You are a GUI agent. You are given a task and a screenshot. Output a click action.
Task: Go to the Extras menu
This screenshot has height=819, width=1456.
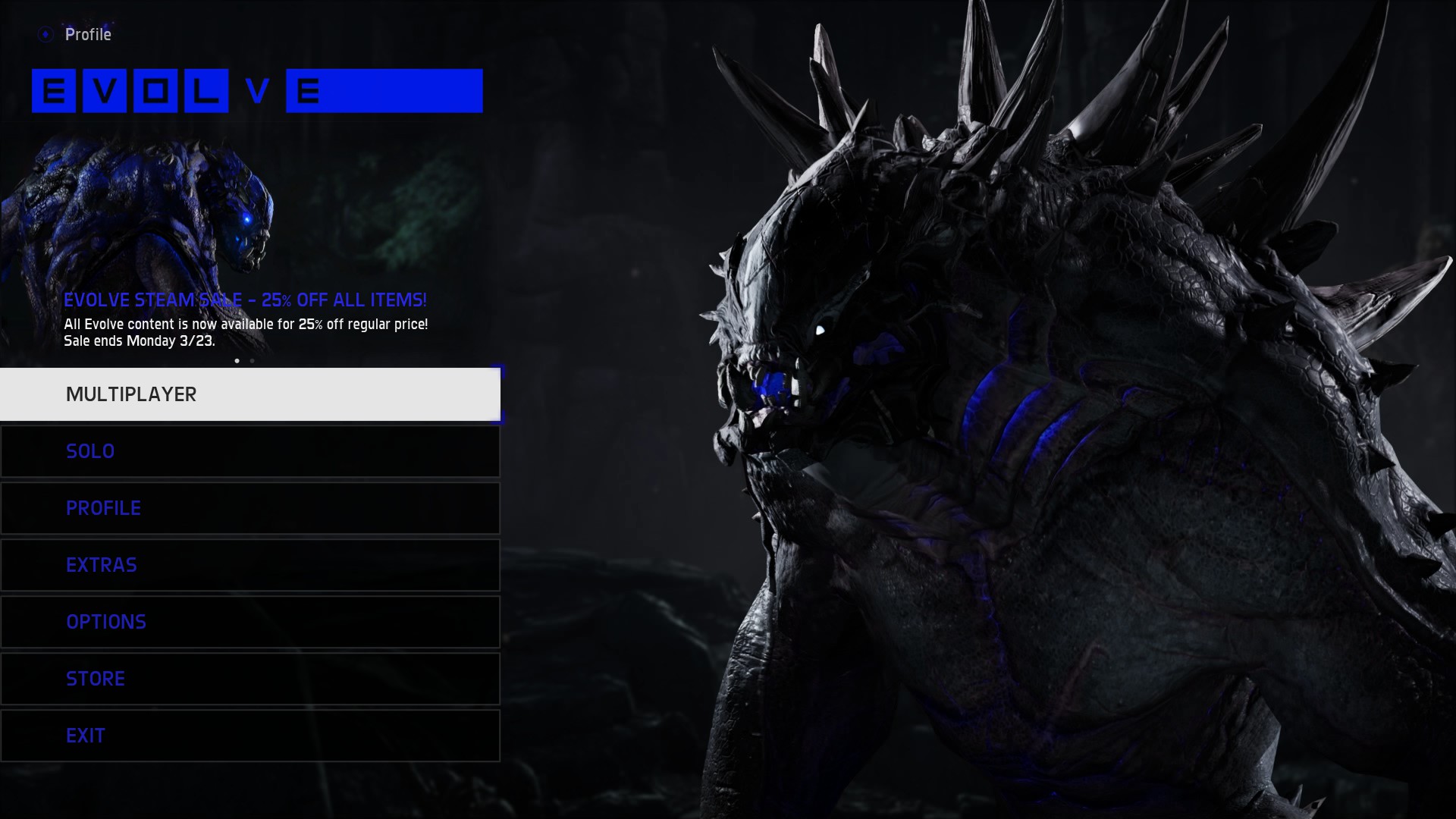click(249, 565)
